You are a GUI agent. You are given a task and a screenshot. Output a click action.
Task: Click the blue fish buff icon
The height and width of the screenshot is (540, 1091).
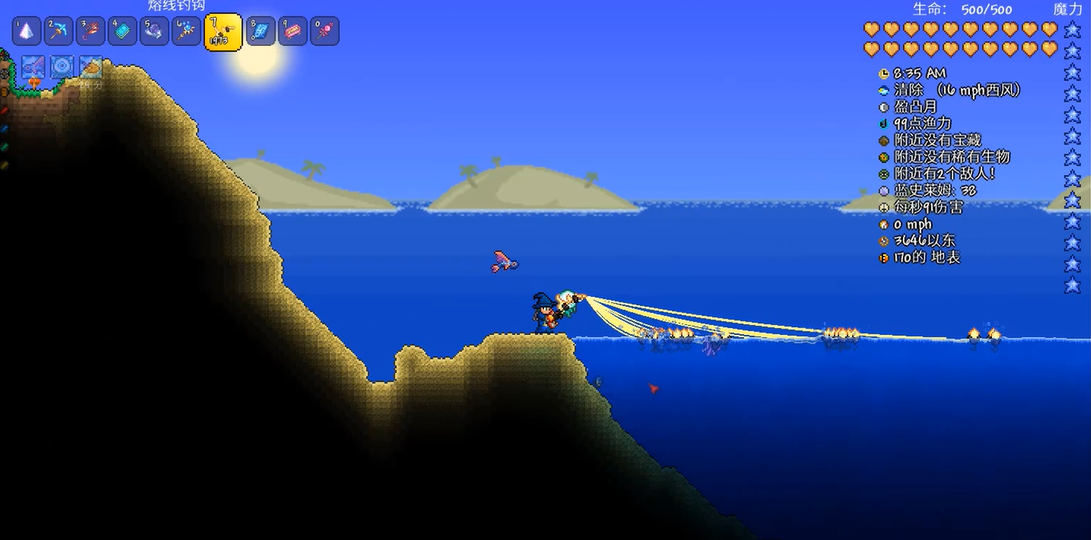(x=32, y=67)
